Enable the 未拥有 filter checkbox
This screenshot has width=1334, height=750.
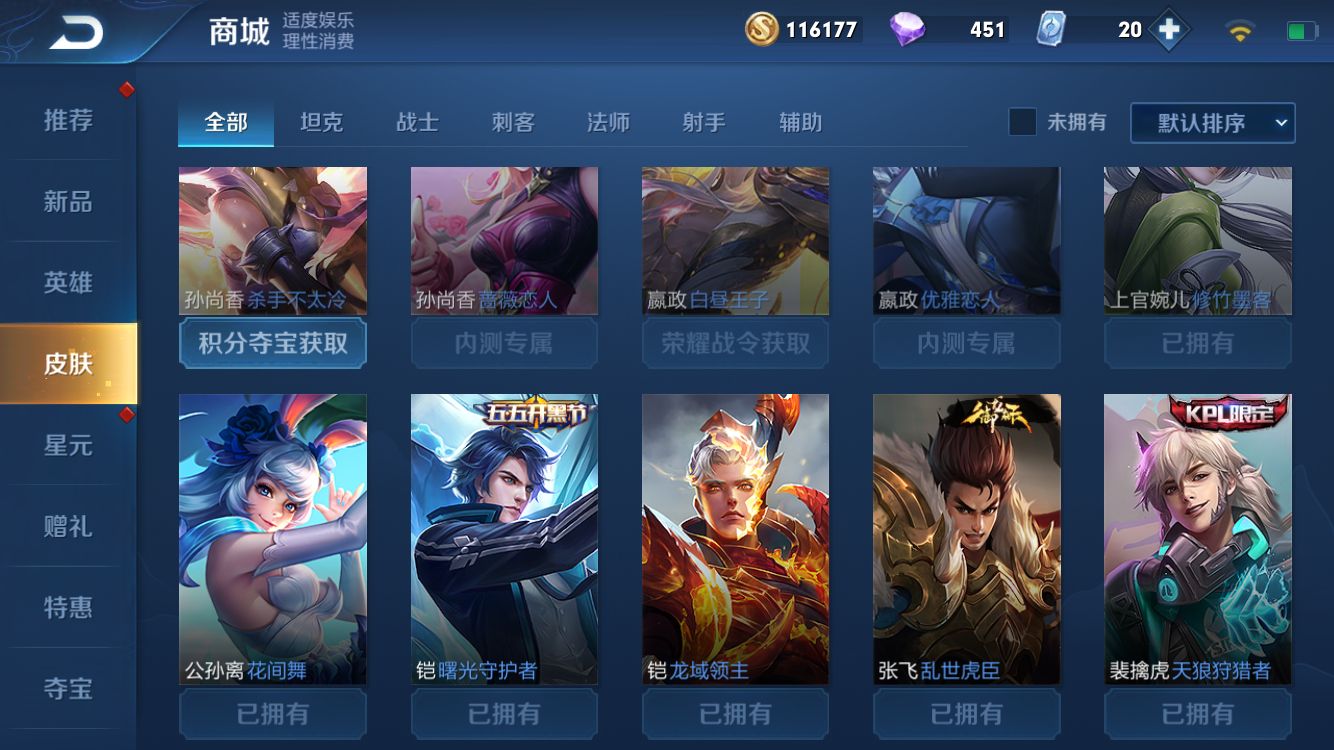pyautogui.click(x=1021, y=121)
